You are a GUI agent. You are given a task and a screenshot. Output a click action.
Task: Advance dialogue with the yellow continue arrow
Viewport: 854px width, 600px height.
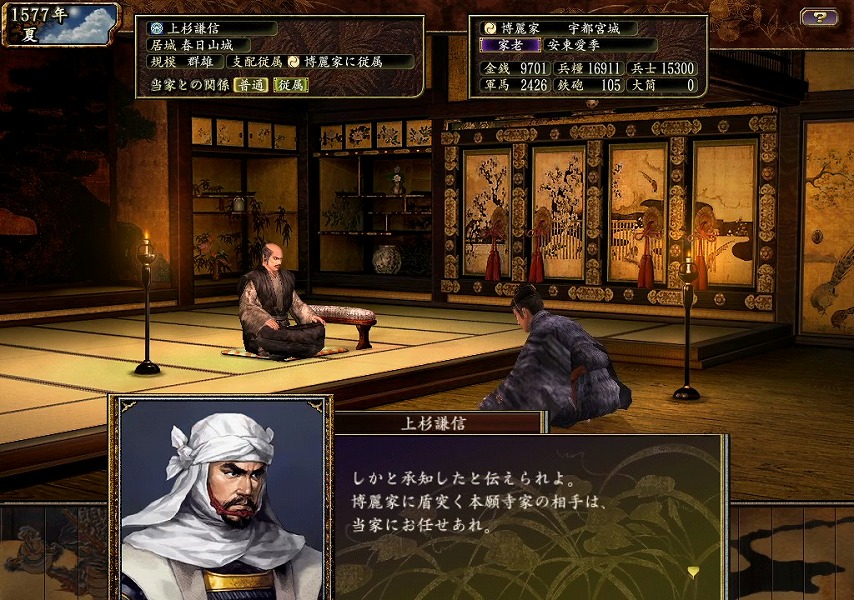coord(694,572)
